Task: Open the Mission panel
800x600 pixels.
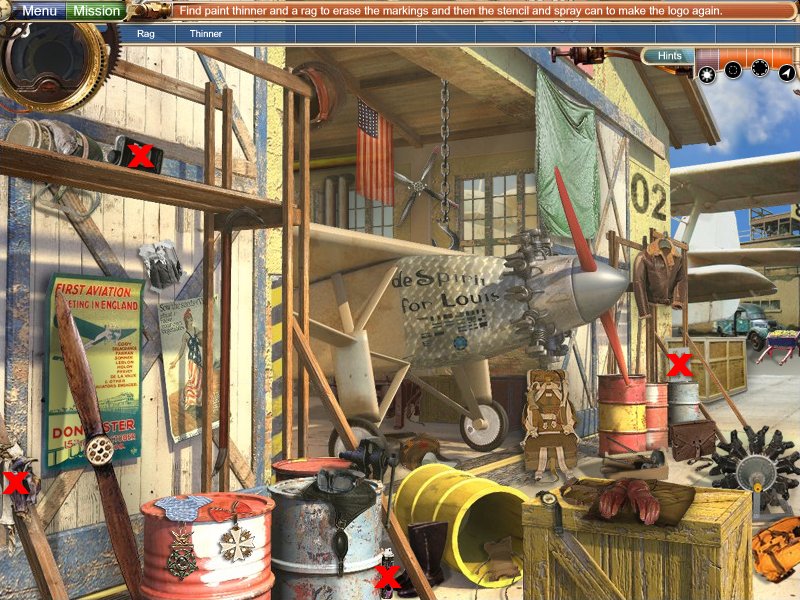Action: pyautogui.click(x=97, y=11)
